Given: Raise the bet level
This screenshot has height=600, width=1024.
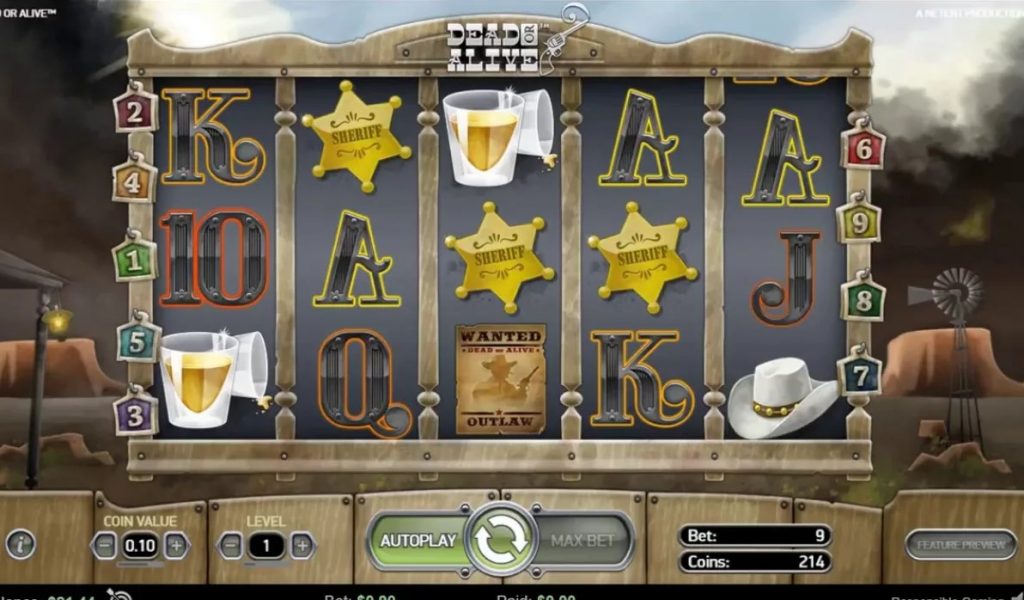Looking at the screenshot, I should pos(301,545).
